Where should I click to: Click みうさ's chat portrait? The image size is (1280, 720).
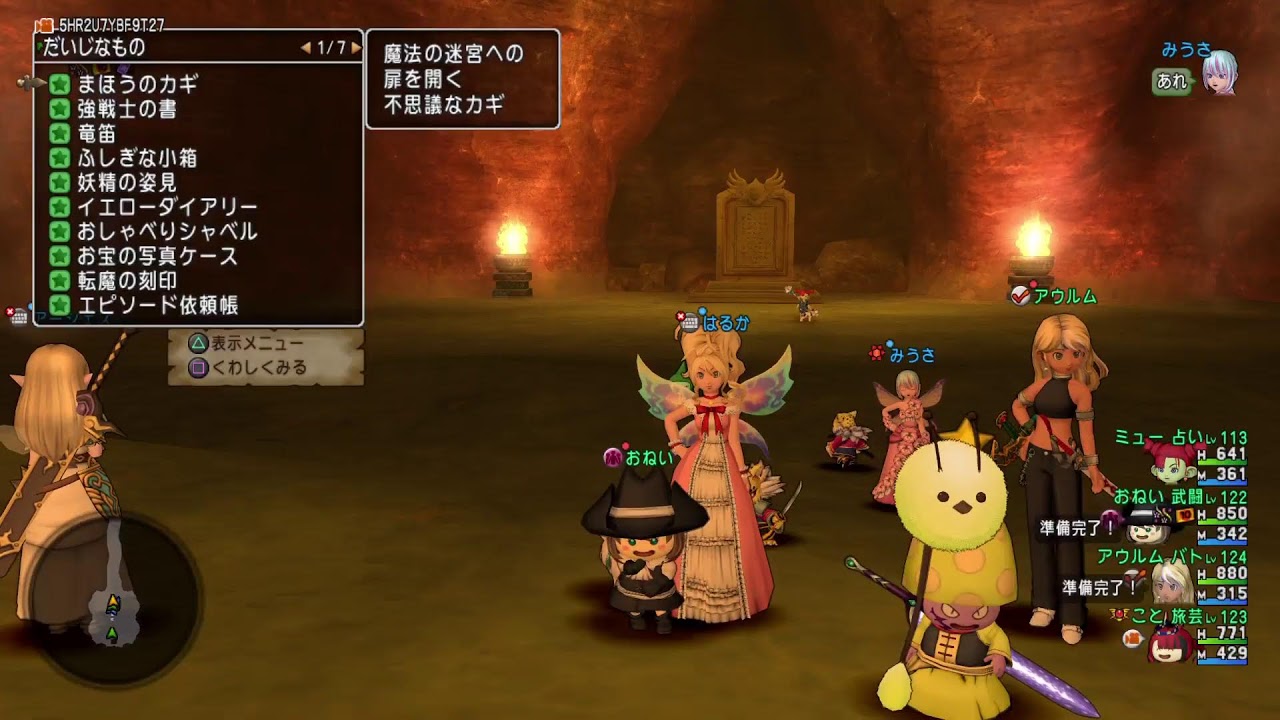(1218, 72)
